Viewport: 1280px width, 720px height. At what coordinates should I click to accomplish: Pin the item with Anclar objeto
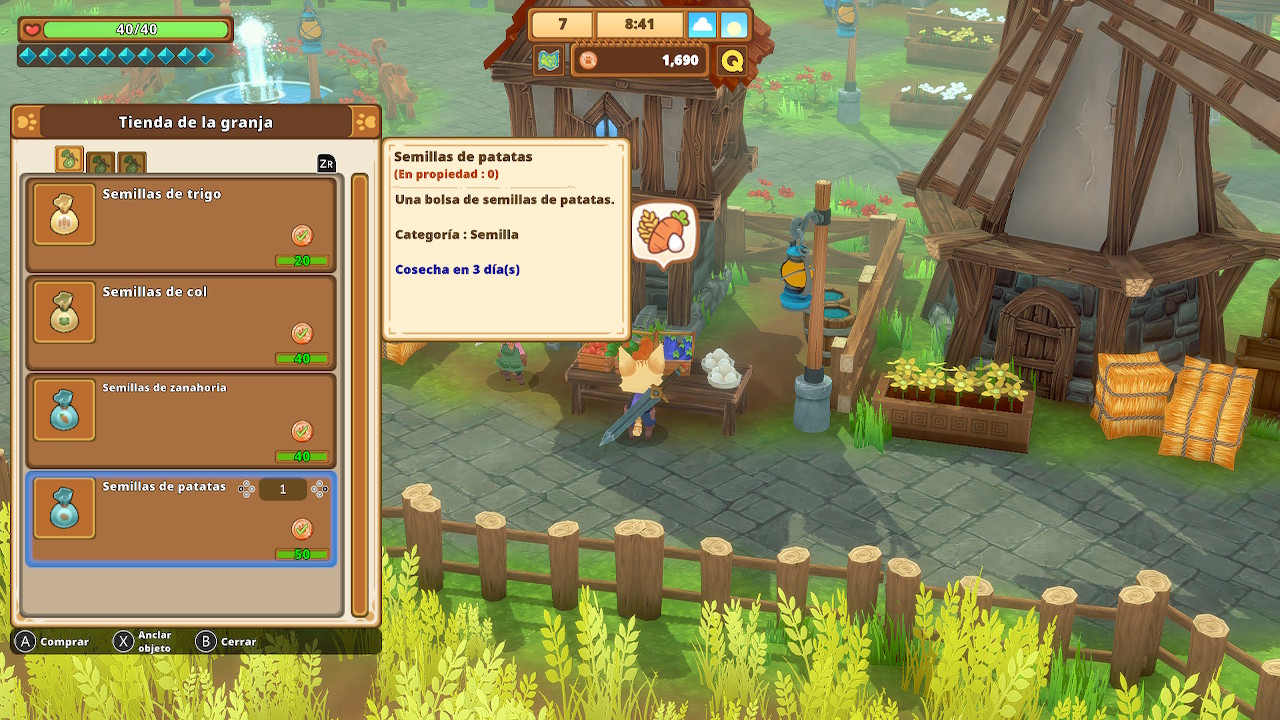(x=142, y=642)
